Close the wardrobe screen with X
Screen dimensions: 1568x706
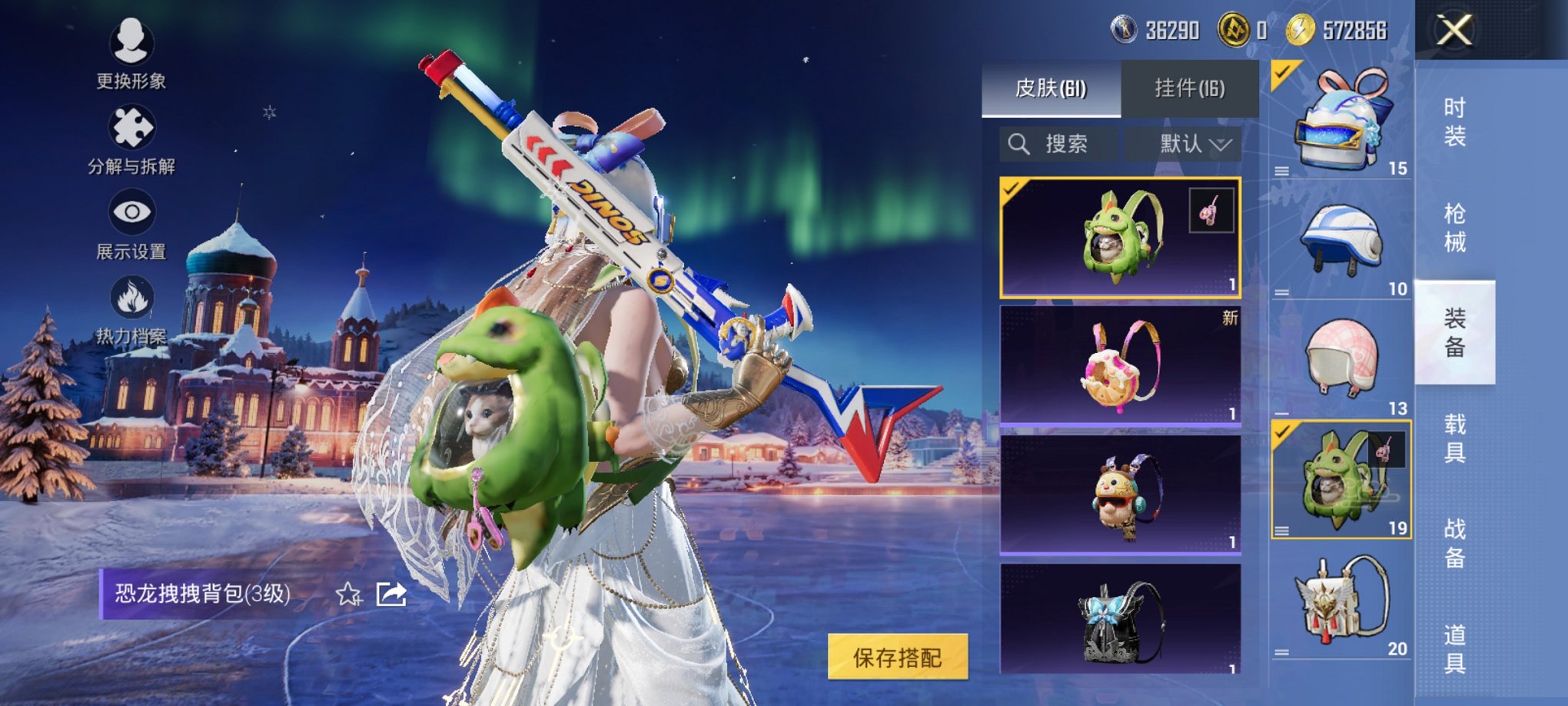pos(1454,32)
